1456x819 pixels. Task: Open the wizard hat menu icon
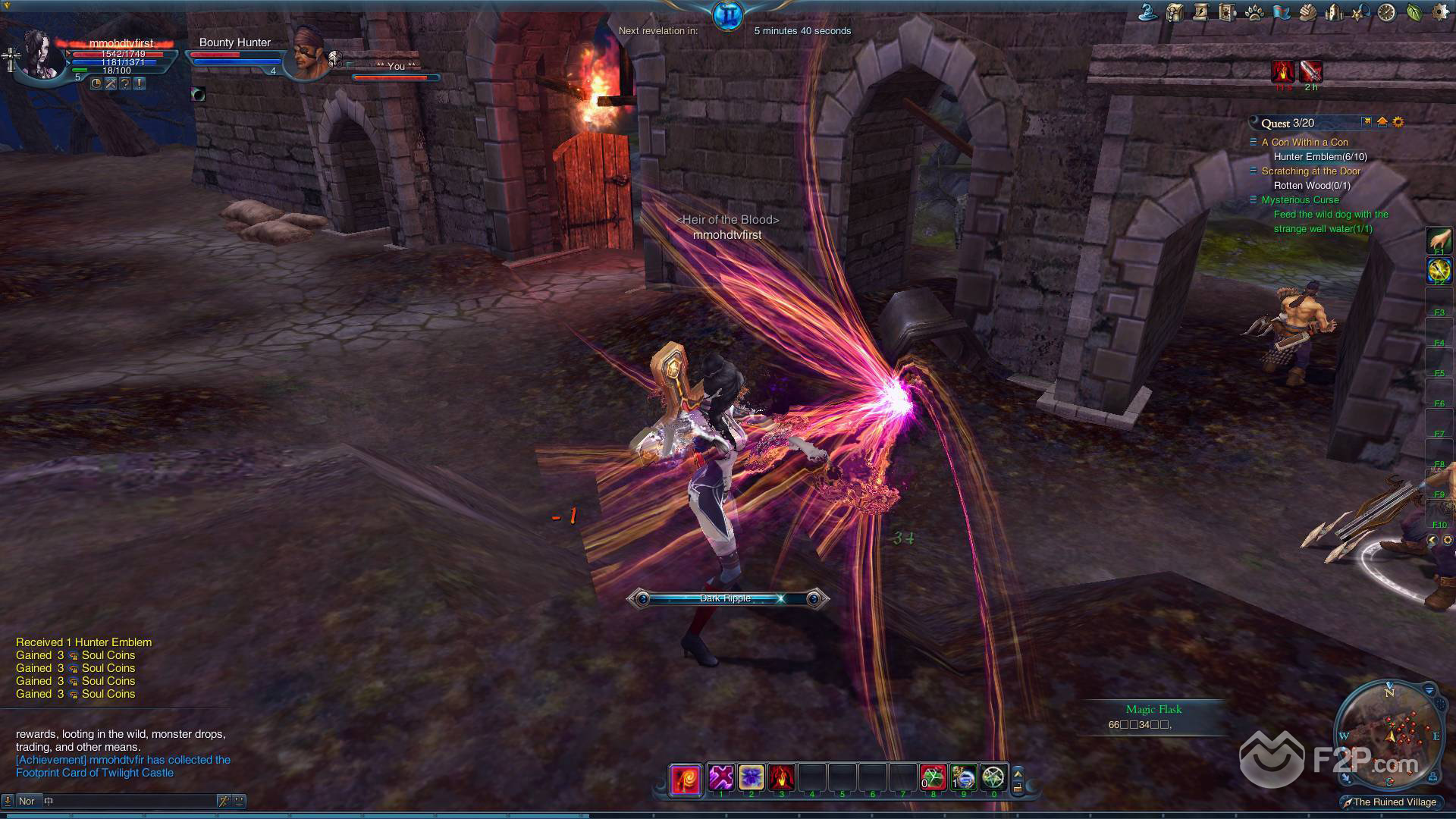coord(1148,12)
